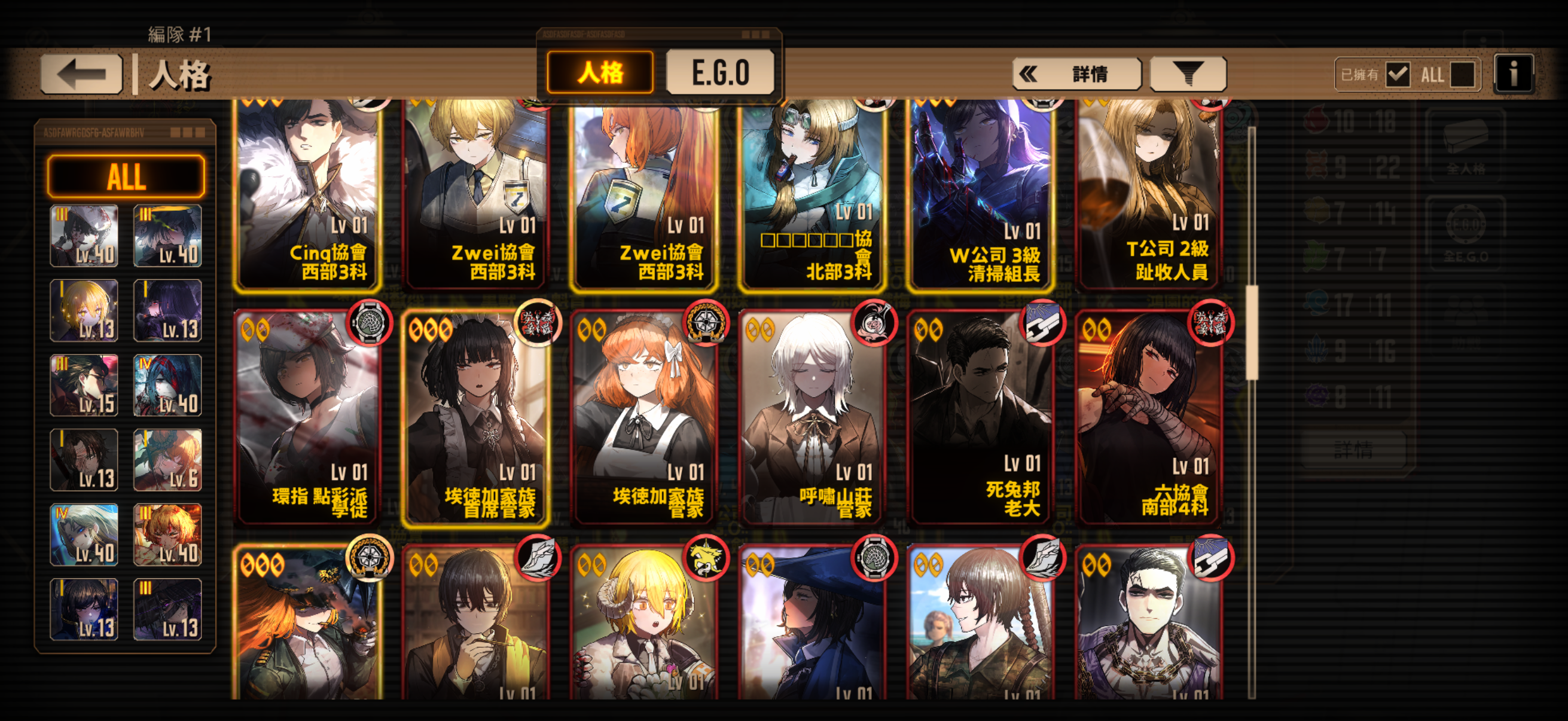Tap the info (i) icon in the top right
1568x721 pixels.
click(x=1514, y=73)
